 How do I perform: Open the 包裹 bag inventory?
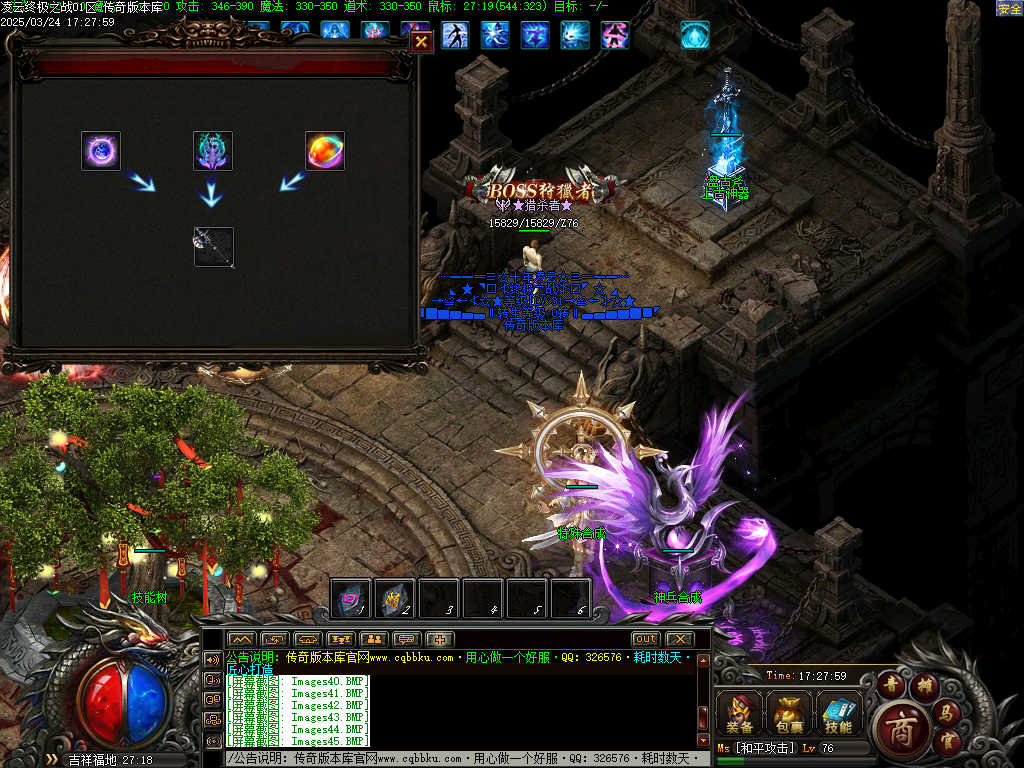tap(789, 713)
